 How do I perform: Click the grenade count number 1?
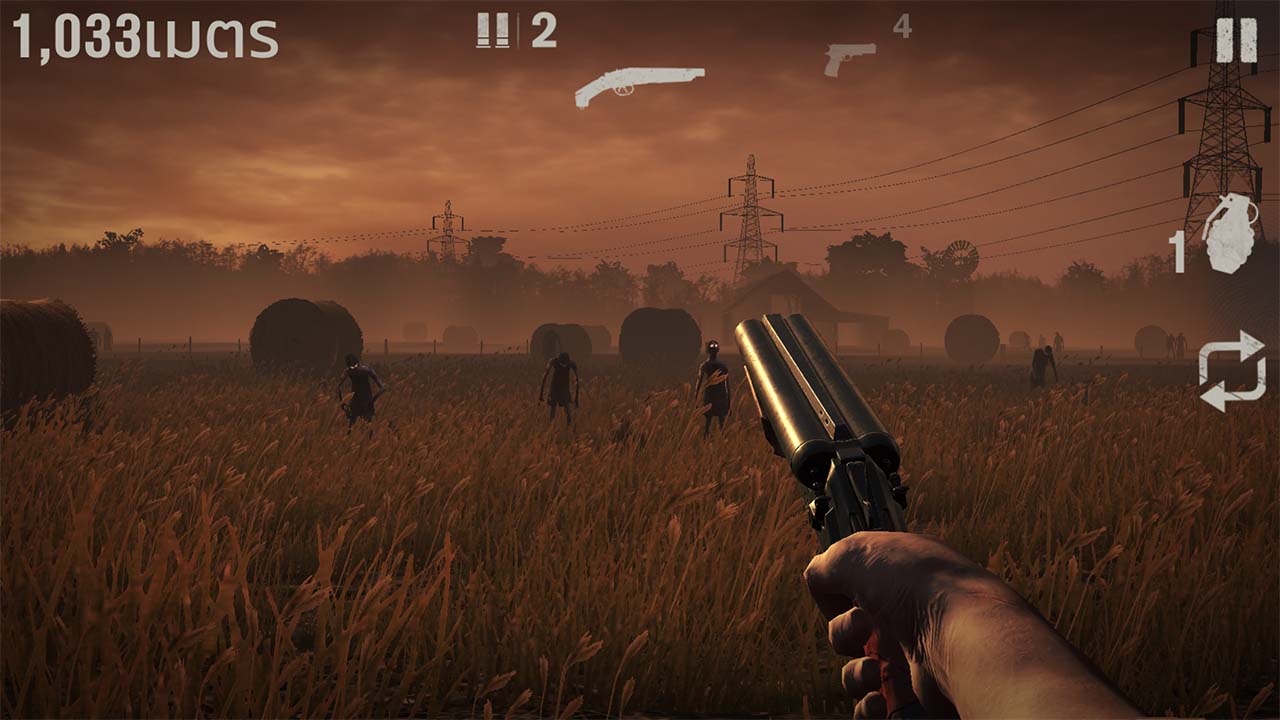(1180, 250)
